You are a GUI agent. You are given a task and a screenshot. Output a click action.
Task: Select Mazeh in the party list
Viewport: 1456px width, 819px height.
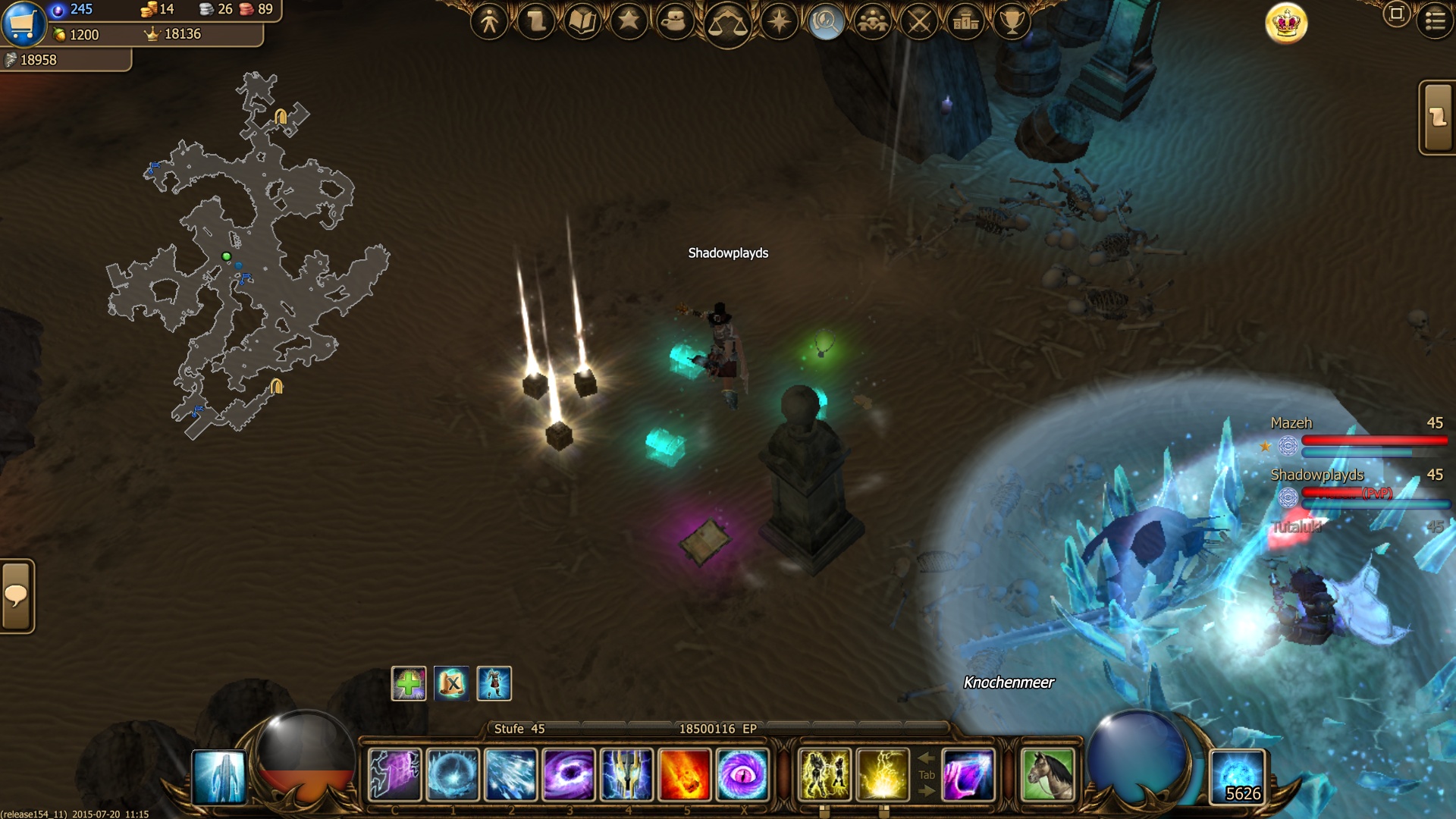1291,423
